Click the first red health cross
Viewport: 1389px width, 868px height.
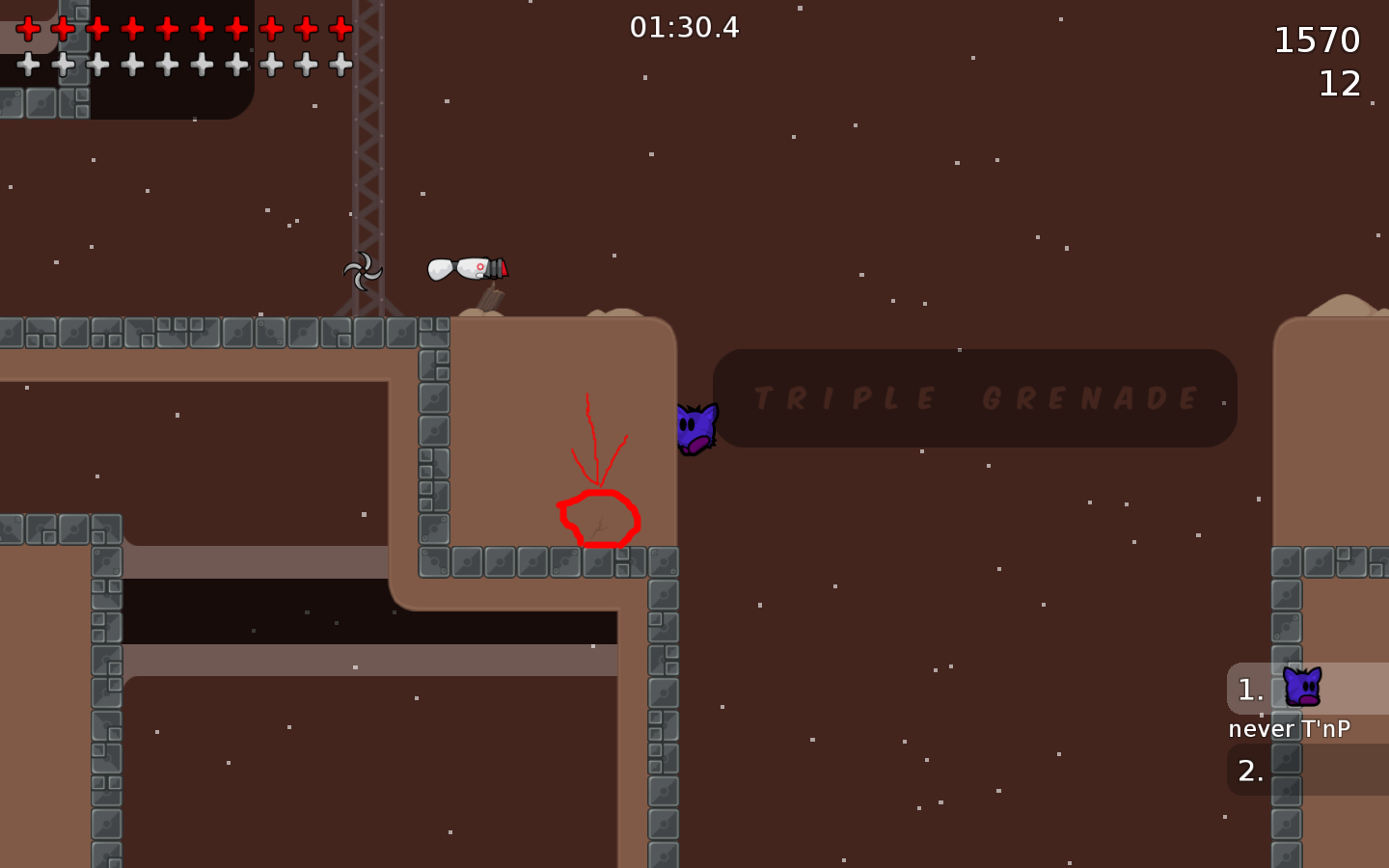(26, 27)
